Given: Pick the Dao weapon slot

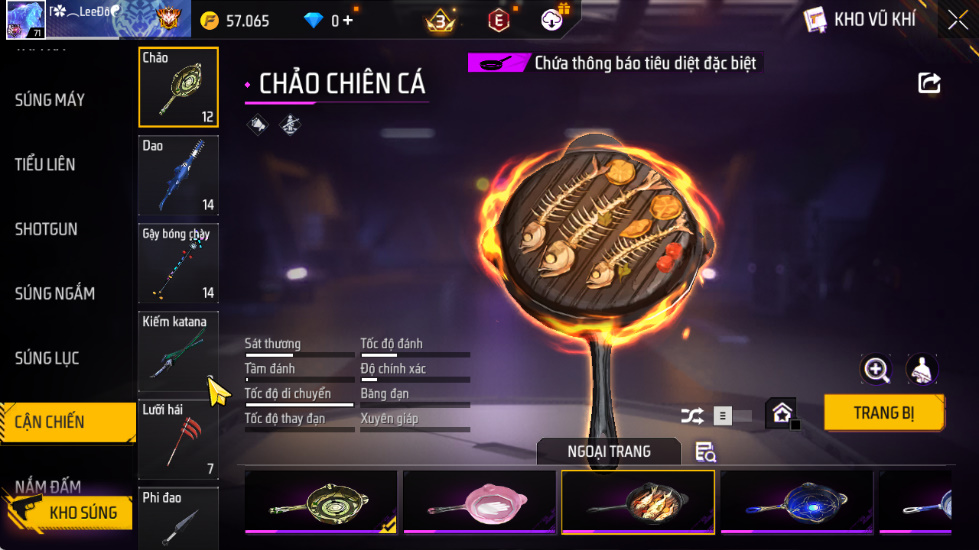Looking at the screenshot, I should click(178, 175).
